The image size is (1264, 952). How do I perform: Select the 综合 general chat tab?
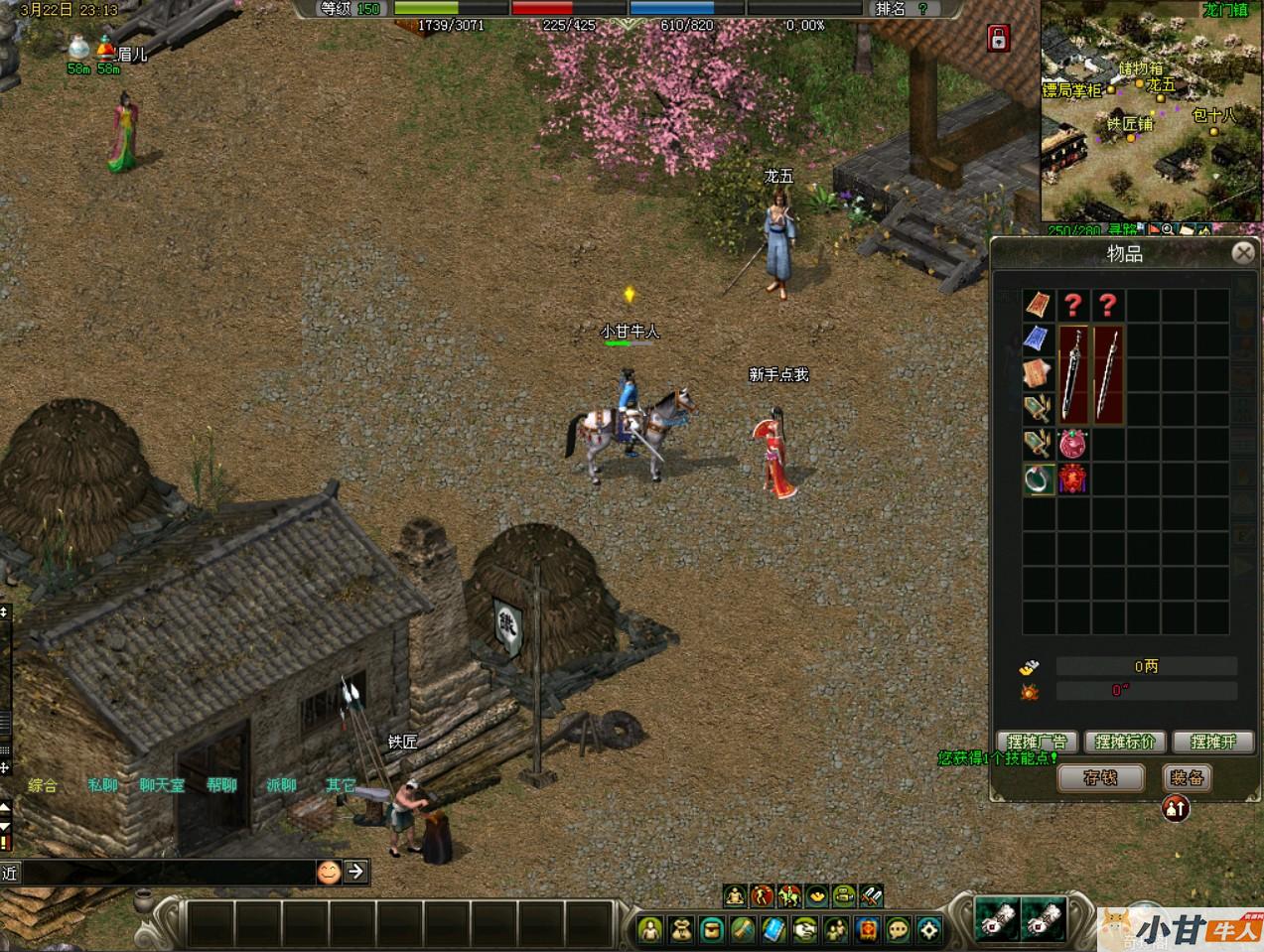click(x=43, y=785)
